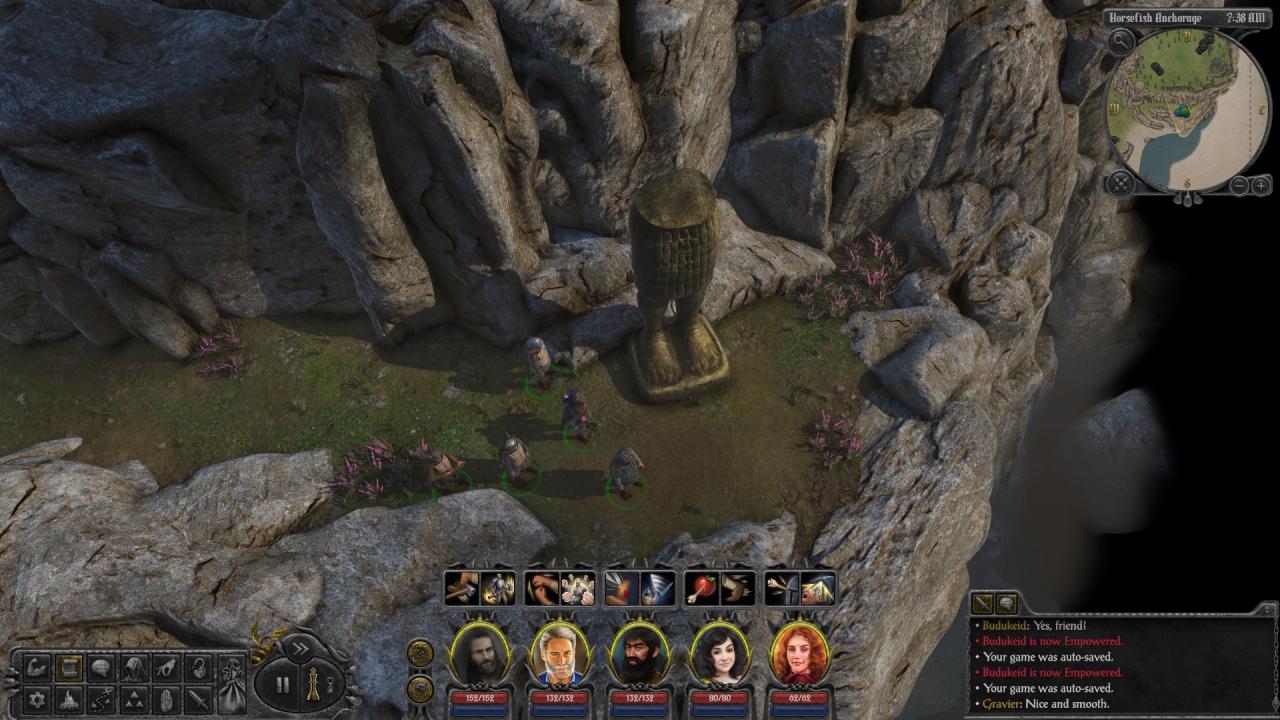
Task: Click the sword attack icon
Action: click(x=198, y=698)
